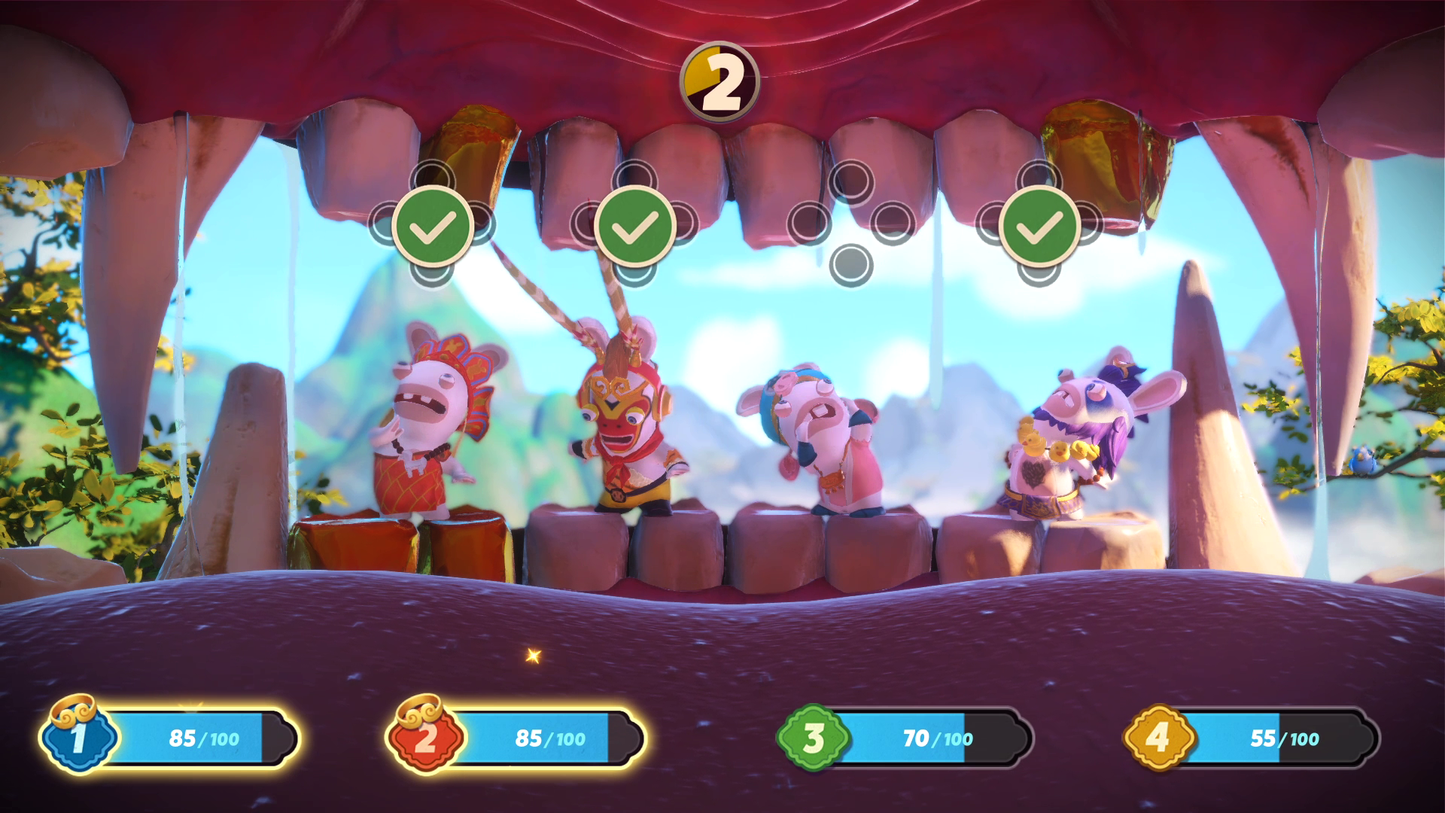The width and height of the screenshot is (1445, 813).
Task: Select the green checkmark above the Aztec rabbid
Action: click(x=431, y=227)
